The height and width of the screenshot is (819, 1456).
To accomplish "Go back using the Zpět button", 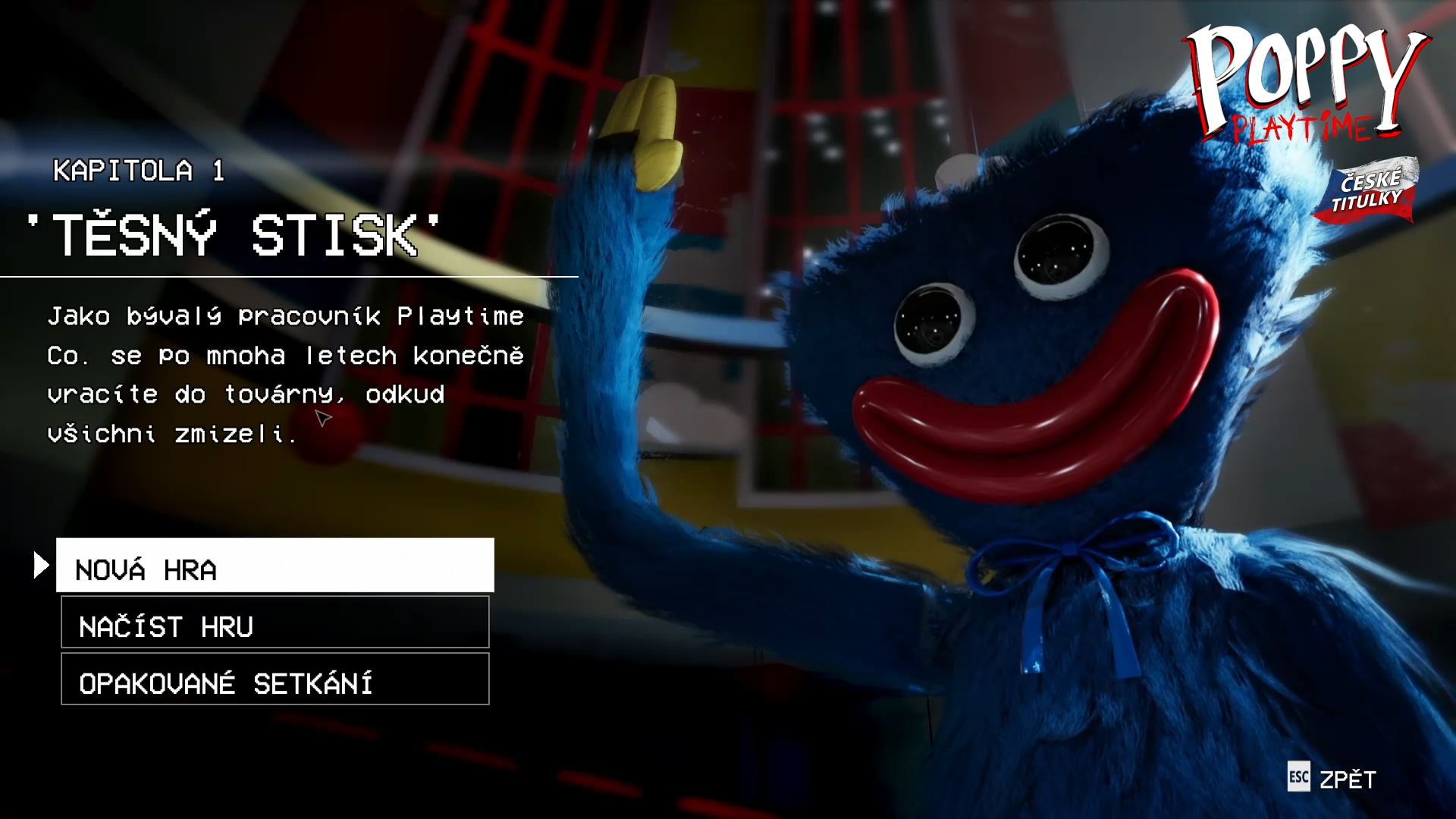I will tap(1332, 779).
